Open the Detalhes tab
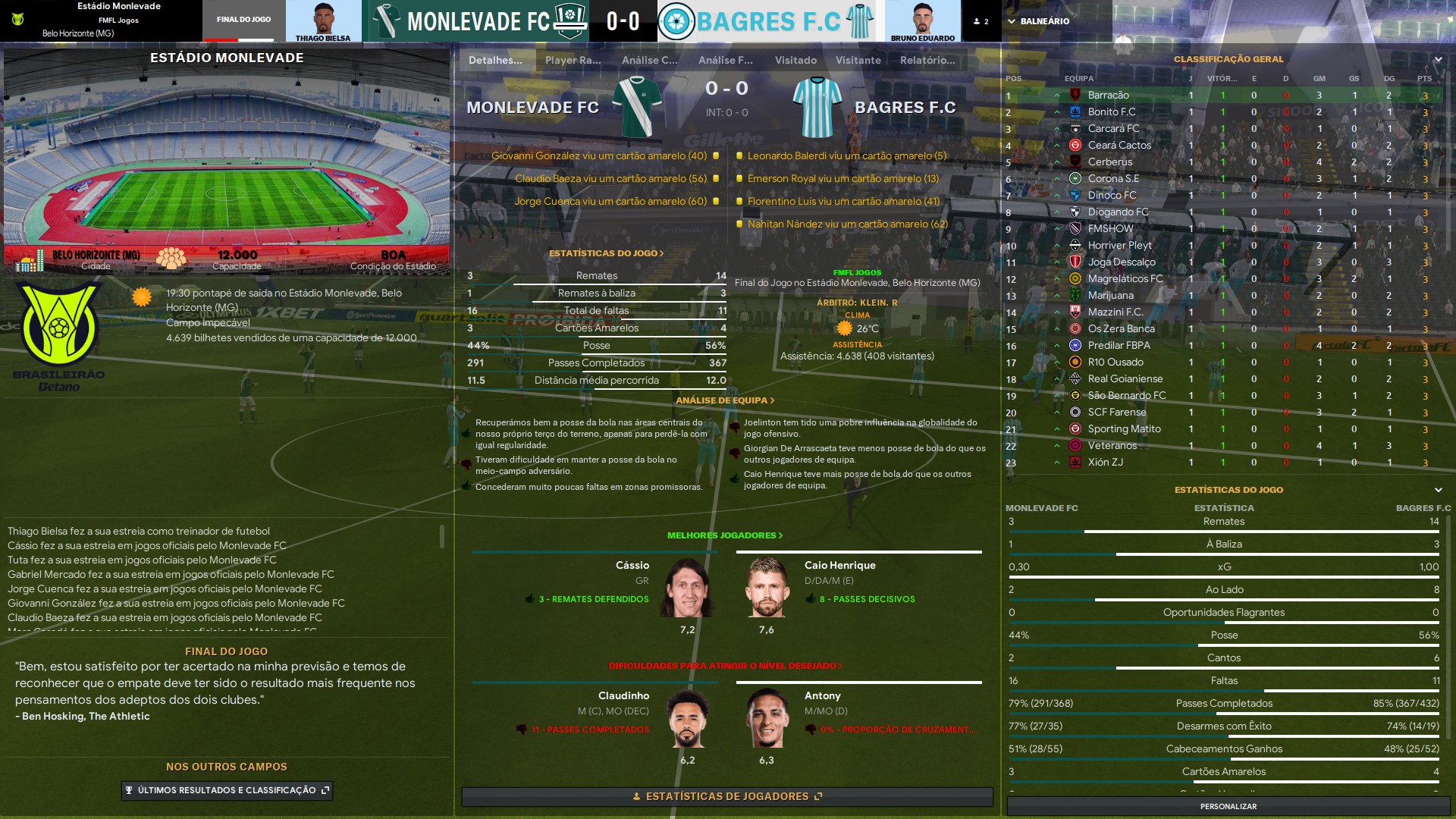This screenshot has height=819, width=1456. (495, 60)
